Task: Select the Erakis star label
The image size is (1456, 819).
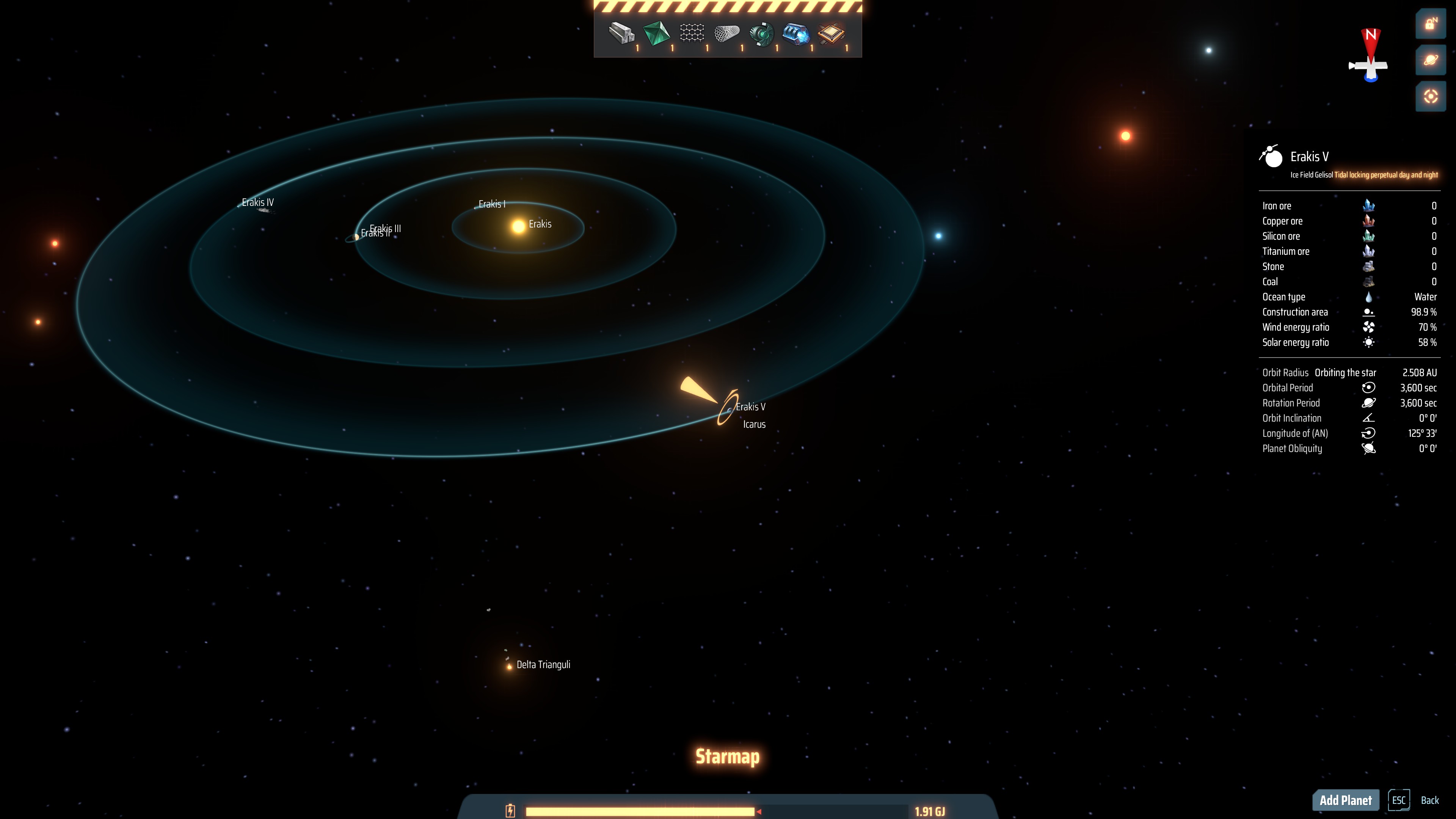Action: [540, 224]
